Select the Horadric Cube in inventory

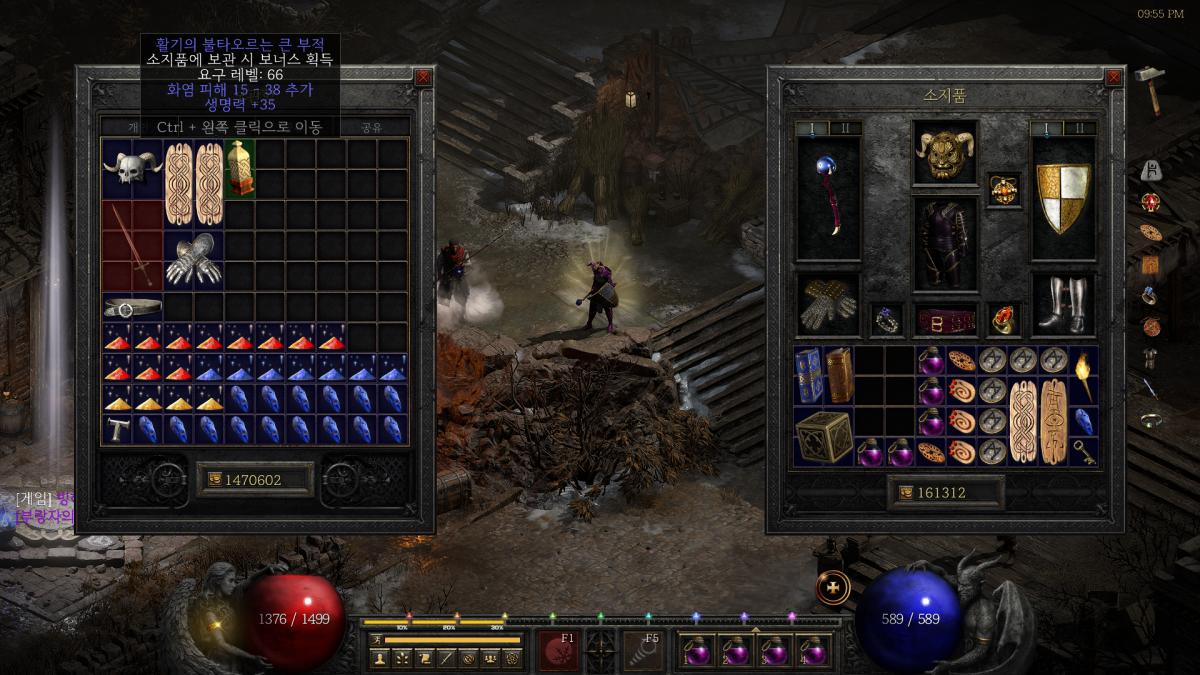pyautogui.click(x=824, y=436)
